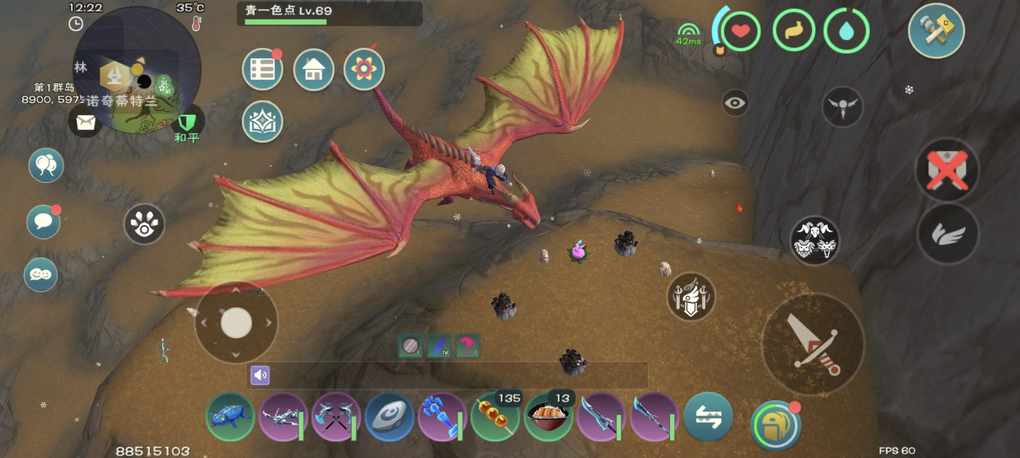Open the lotus book guide icon
This screenshot has height=458, width=1020.
(x=263, y=122)
